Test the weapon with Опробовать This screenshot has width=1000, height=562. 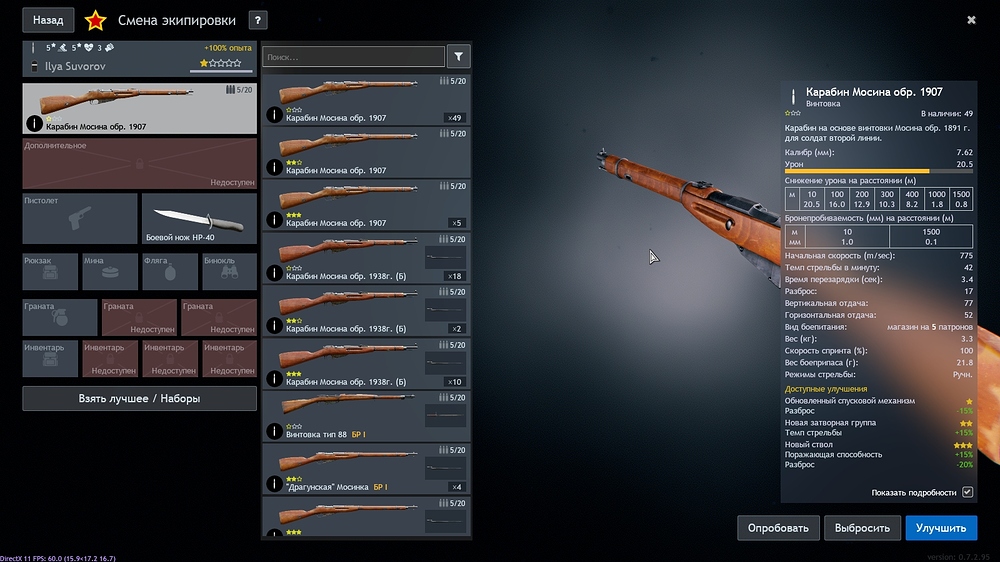pos(777,528)
